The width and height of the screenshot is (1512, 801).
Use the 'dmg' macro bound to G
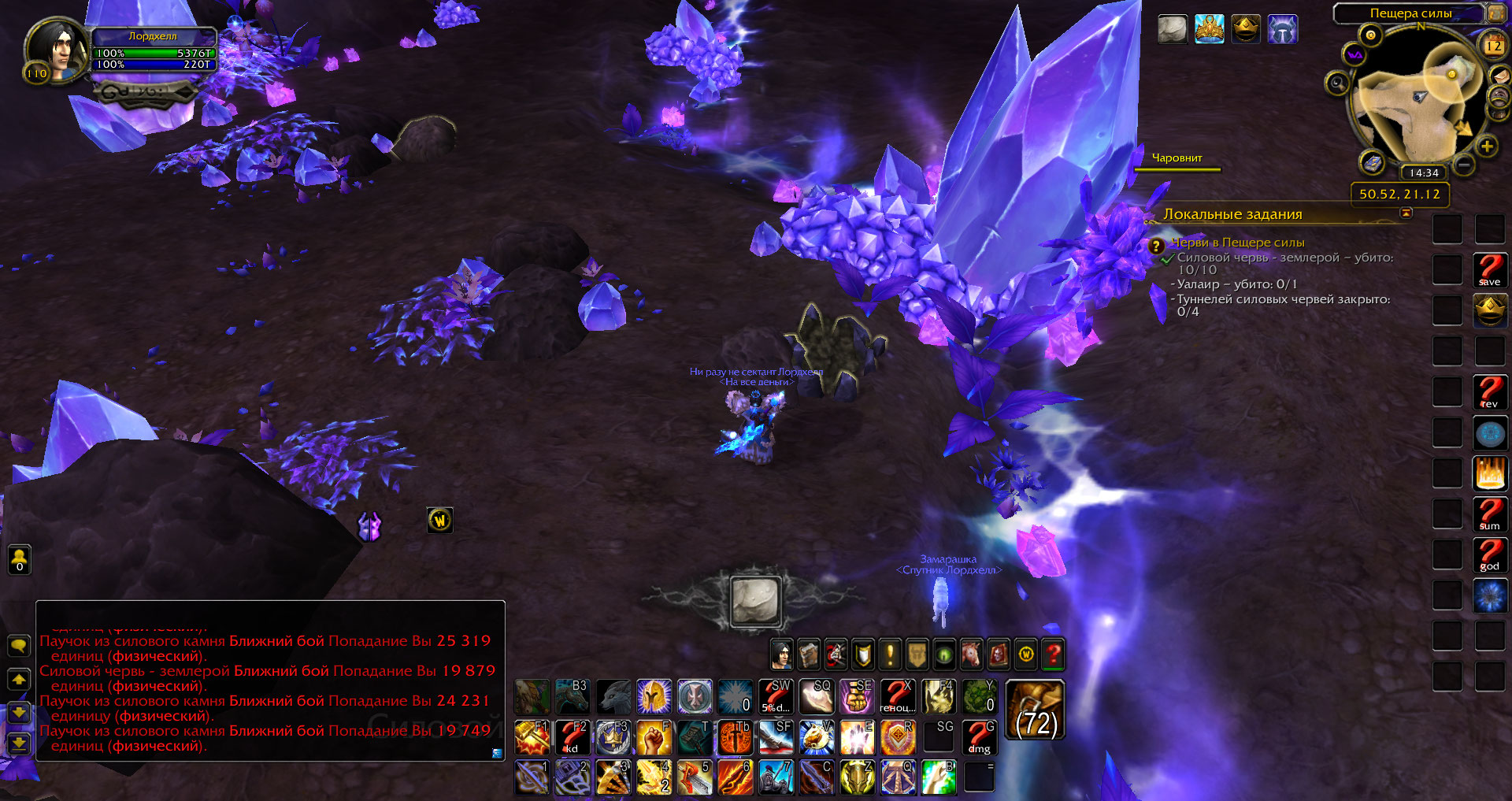point(979,738)
